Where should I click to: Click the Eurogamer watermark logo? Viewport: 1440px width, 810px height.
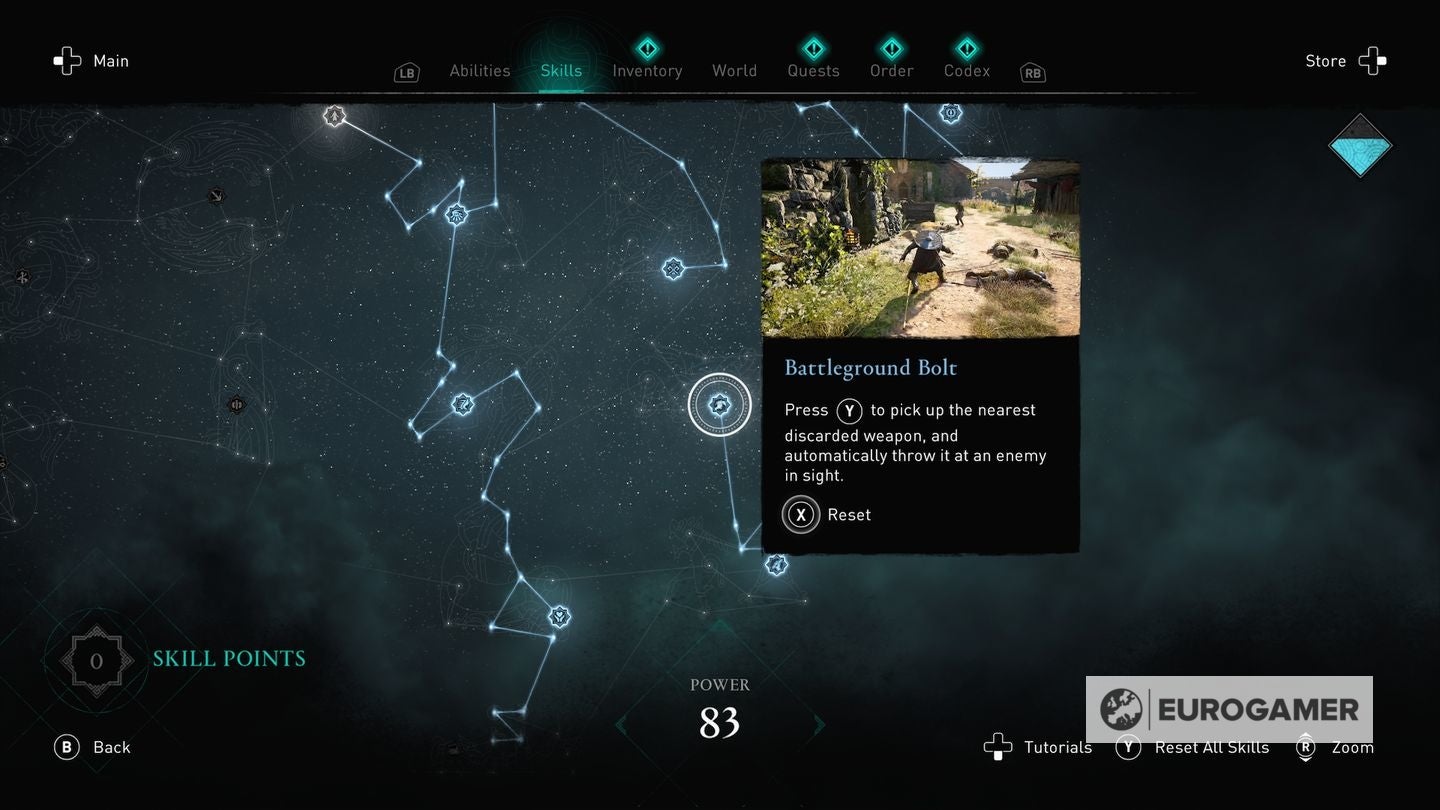1229,709
